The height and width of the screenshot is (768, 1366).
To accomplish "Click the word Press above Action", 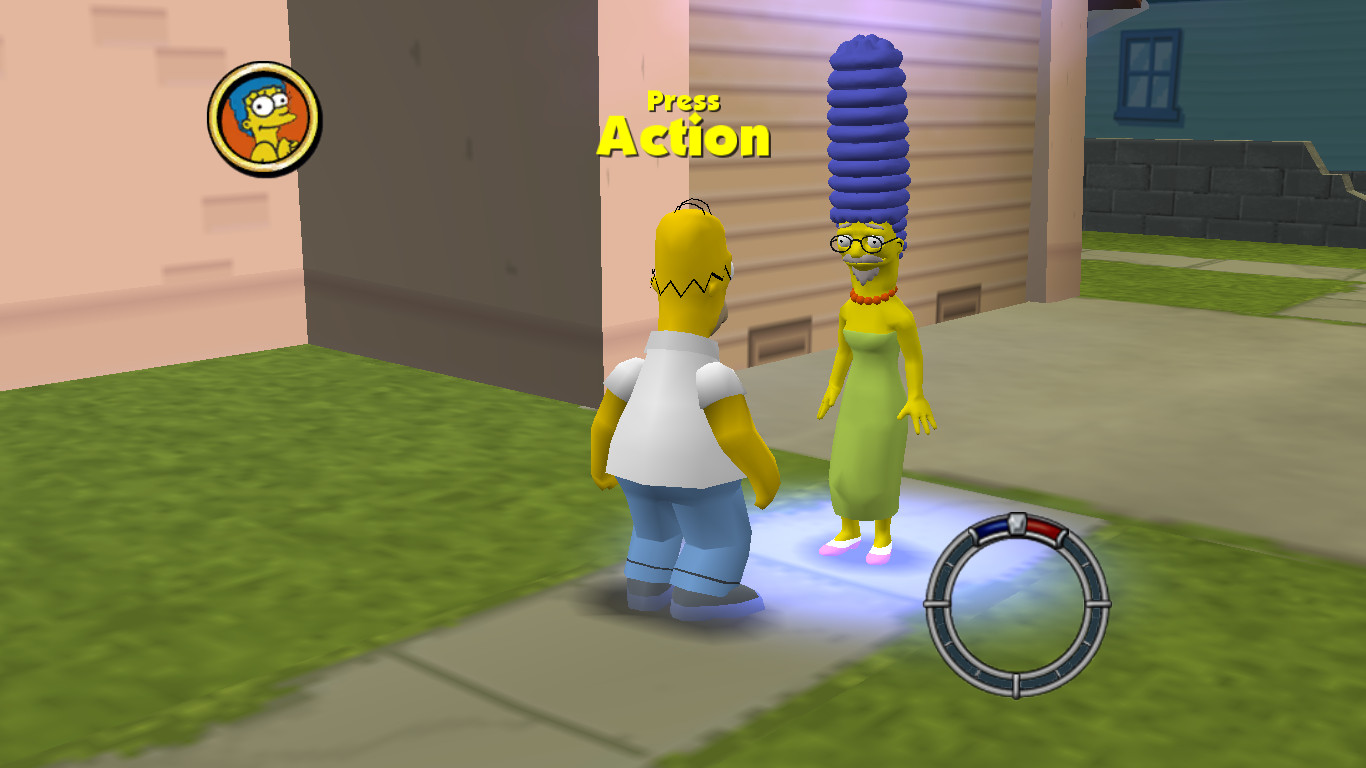I will pos(683,100).
